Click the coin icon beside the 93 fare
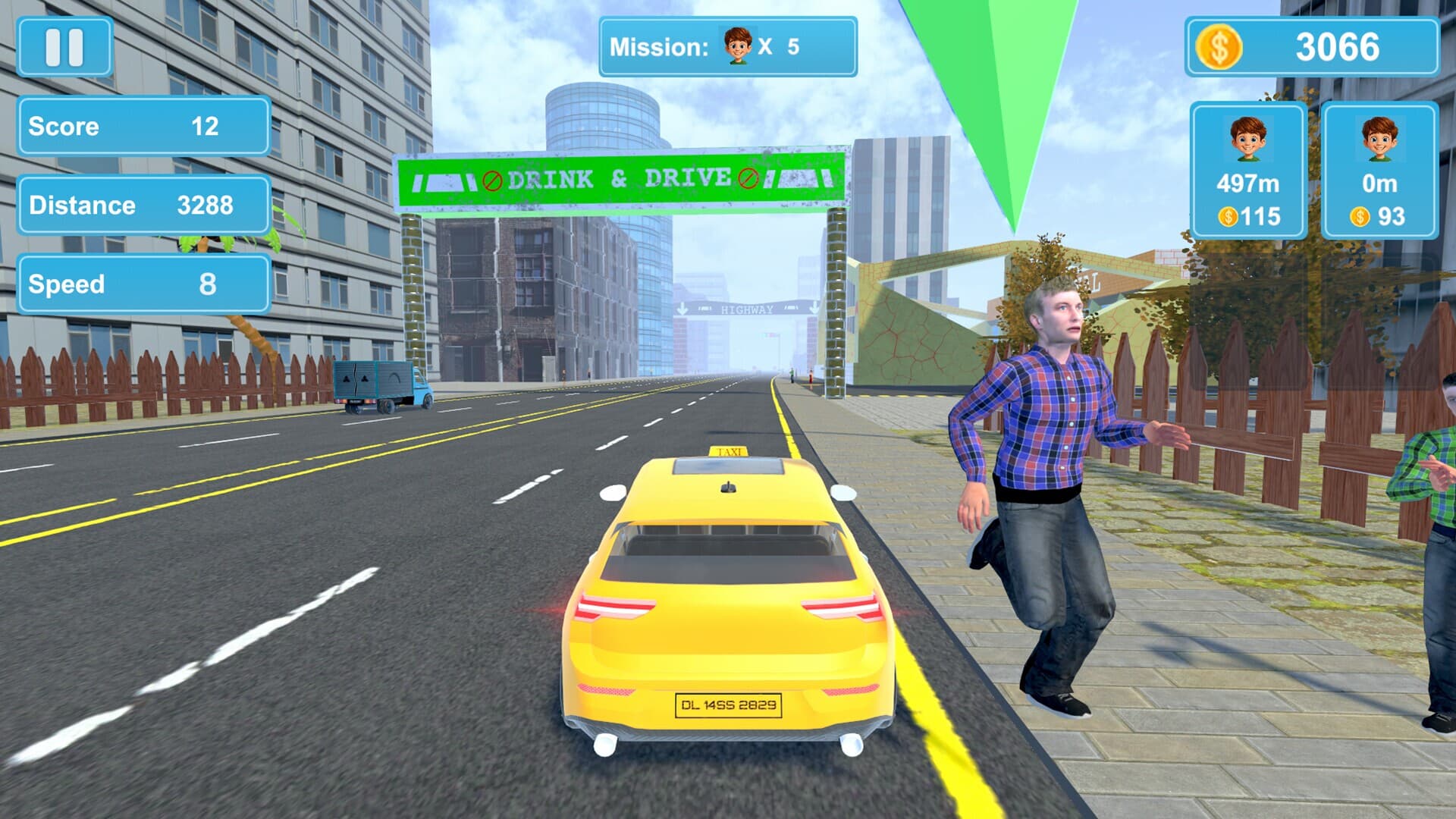The height and width of the screenshot is (819, 1456). point(1357,218)
